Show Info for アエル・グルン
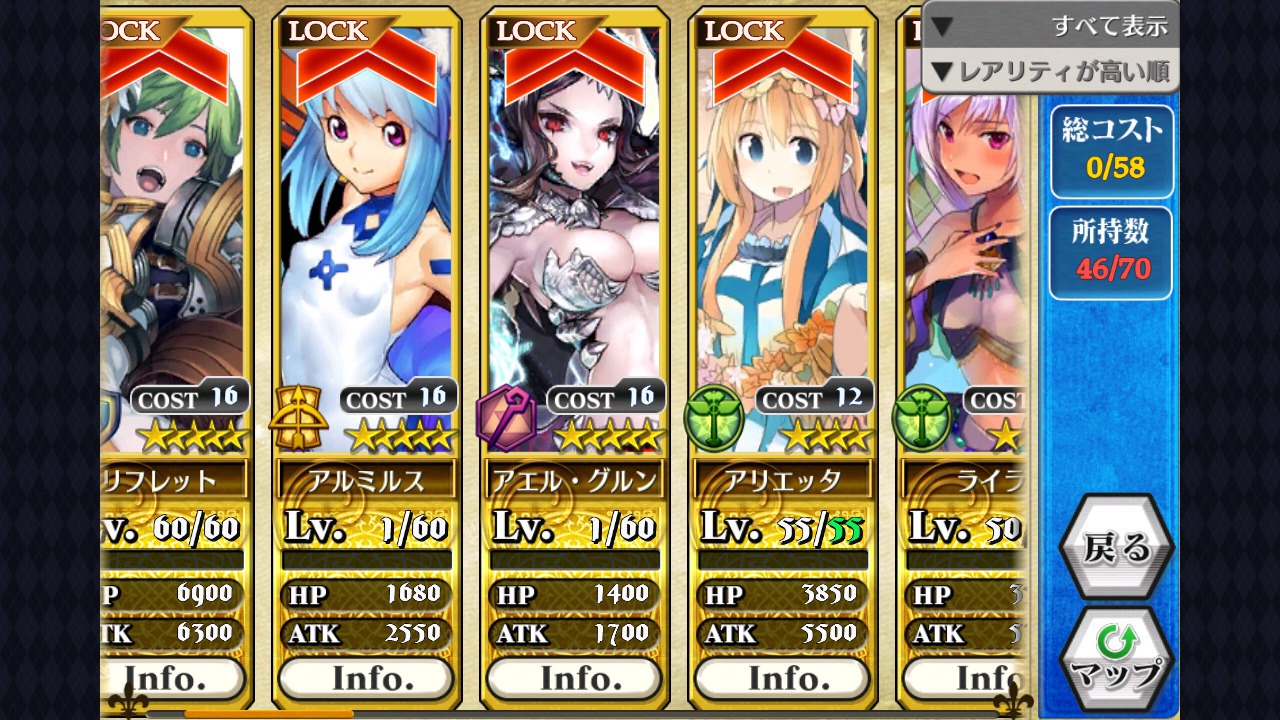 [574, 678]
